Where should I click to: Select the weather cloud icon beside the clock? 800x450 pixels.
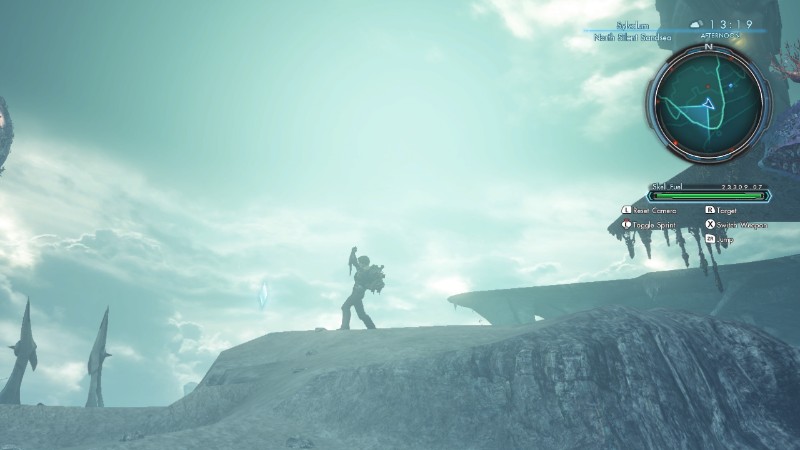[695, 24]
